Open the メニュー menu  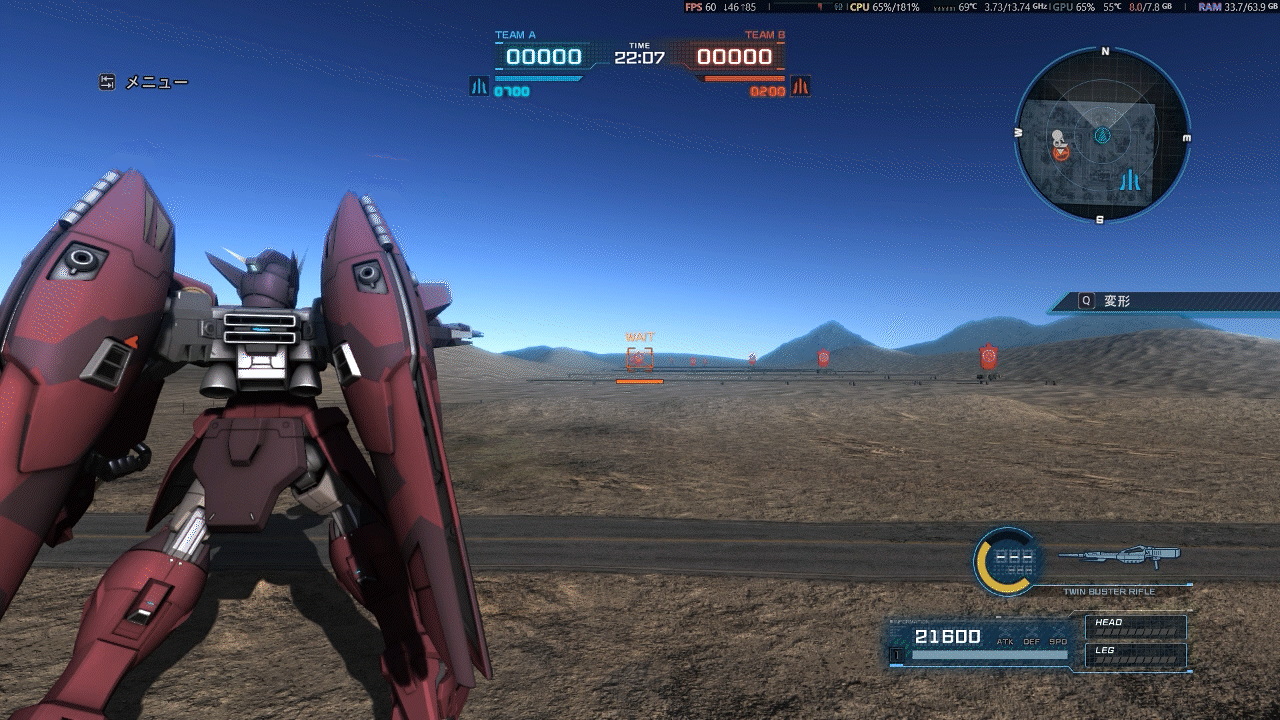point(144,83)
